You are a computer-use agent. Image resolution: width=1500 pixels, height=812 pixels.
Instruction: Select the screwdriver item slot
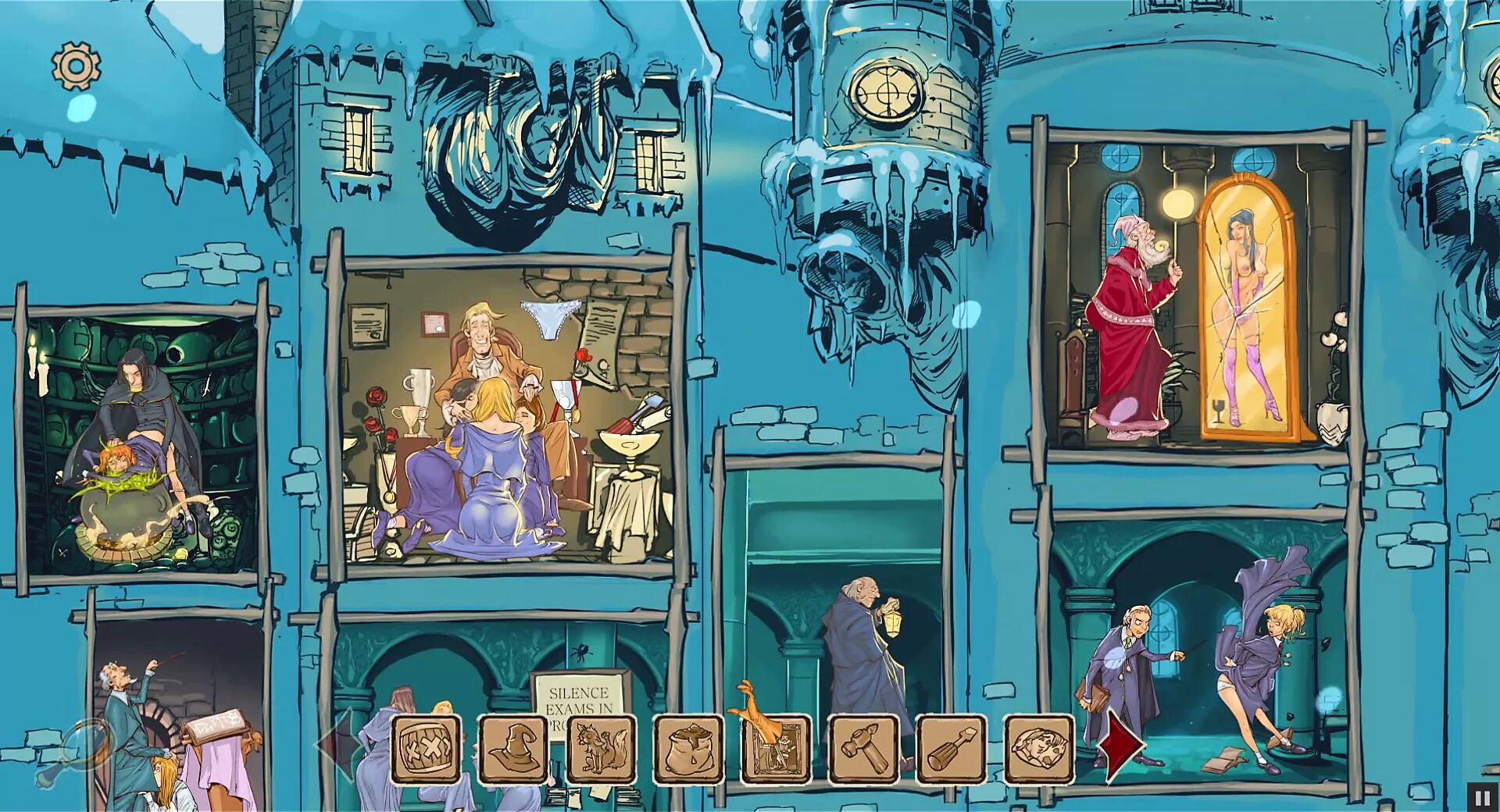[952, 750]
